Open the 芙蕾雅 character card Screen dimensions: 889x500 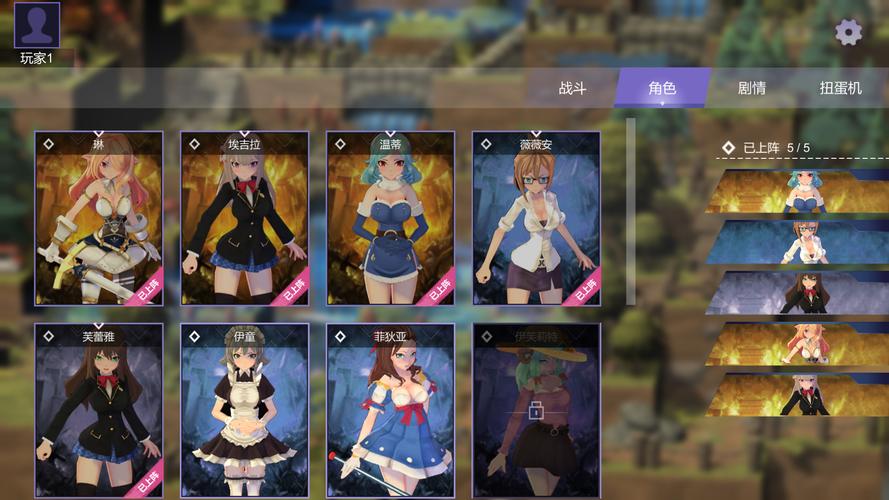click(x=99, y=410)
